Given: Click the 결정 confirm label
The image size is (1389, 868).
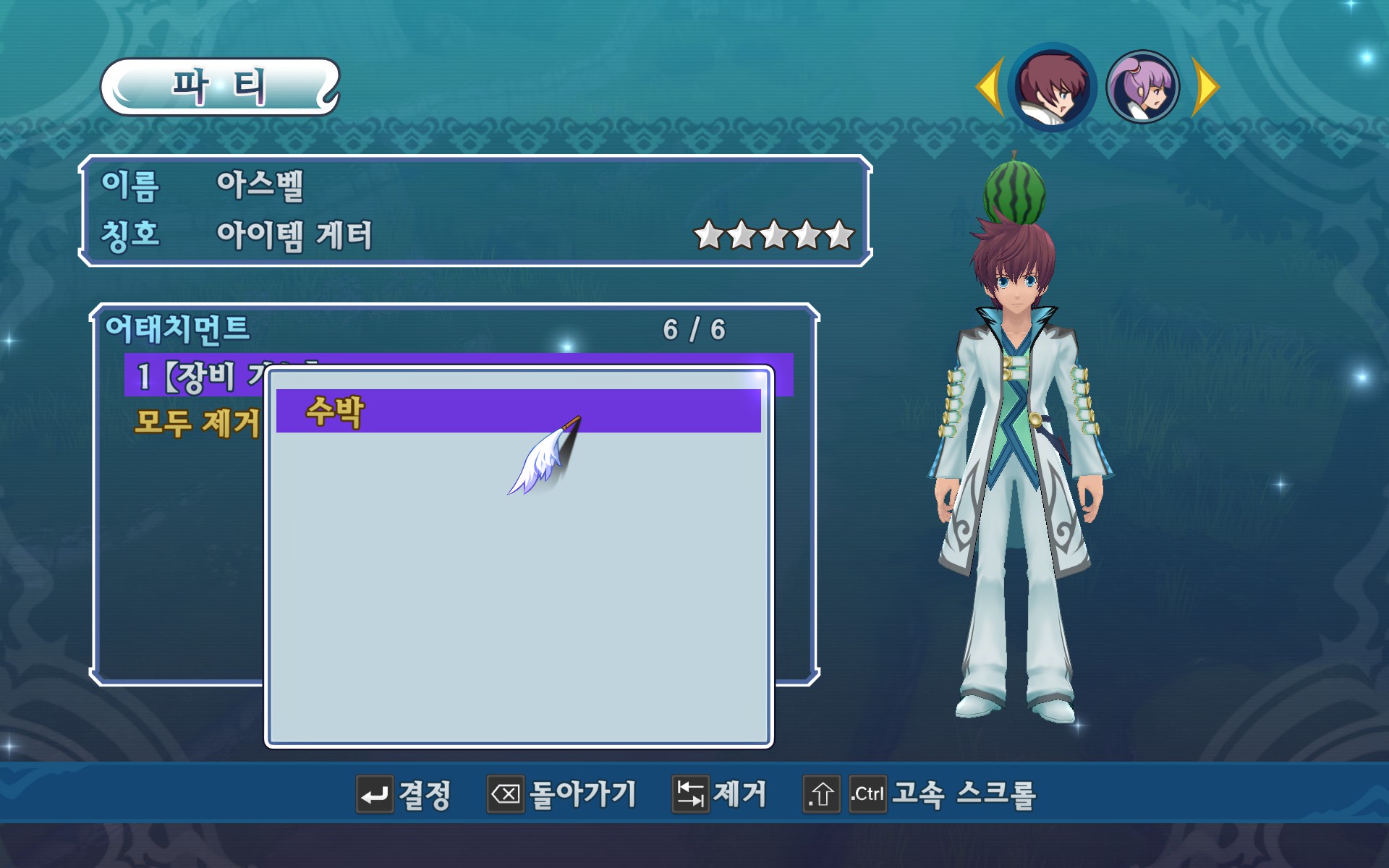Looking at the screenshot, I should click(x=425, y=795).
